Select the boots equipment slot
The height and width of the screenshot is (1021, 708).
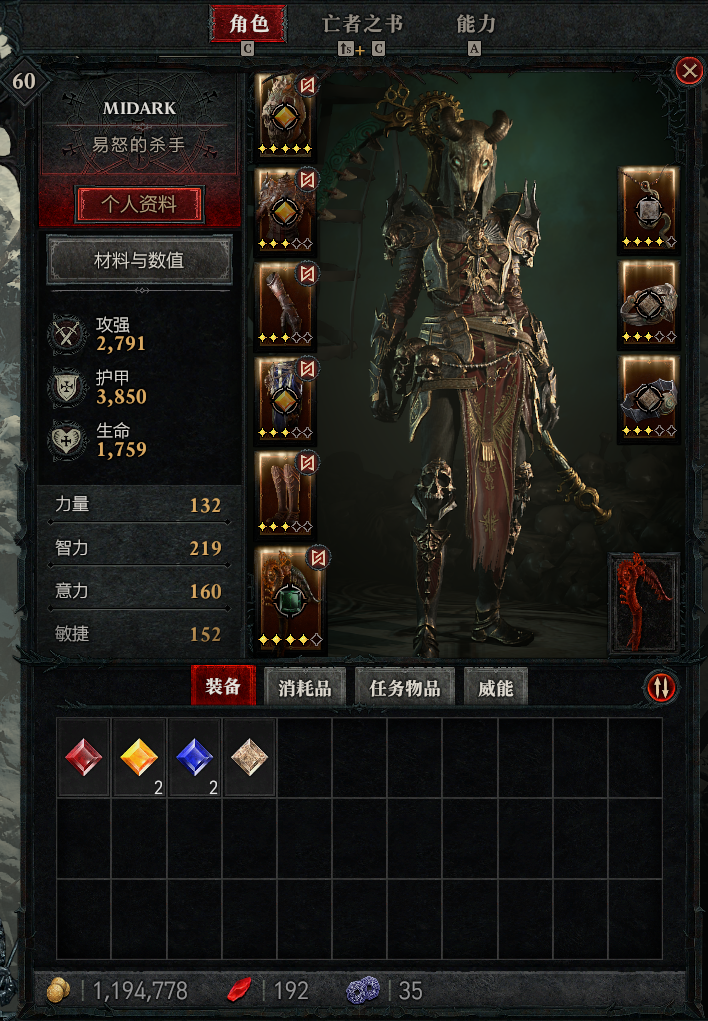(x=286, y=491)
